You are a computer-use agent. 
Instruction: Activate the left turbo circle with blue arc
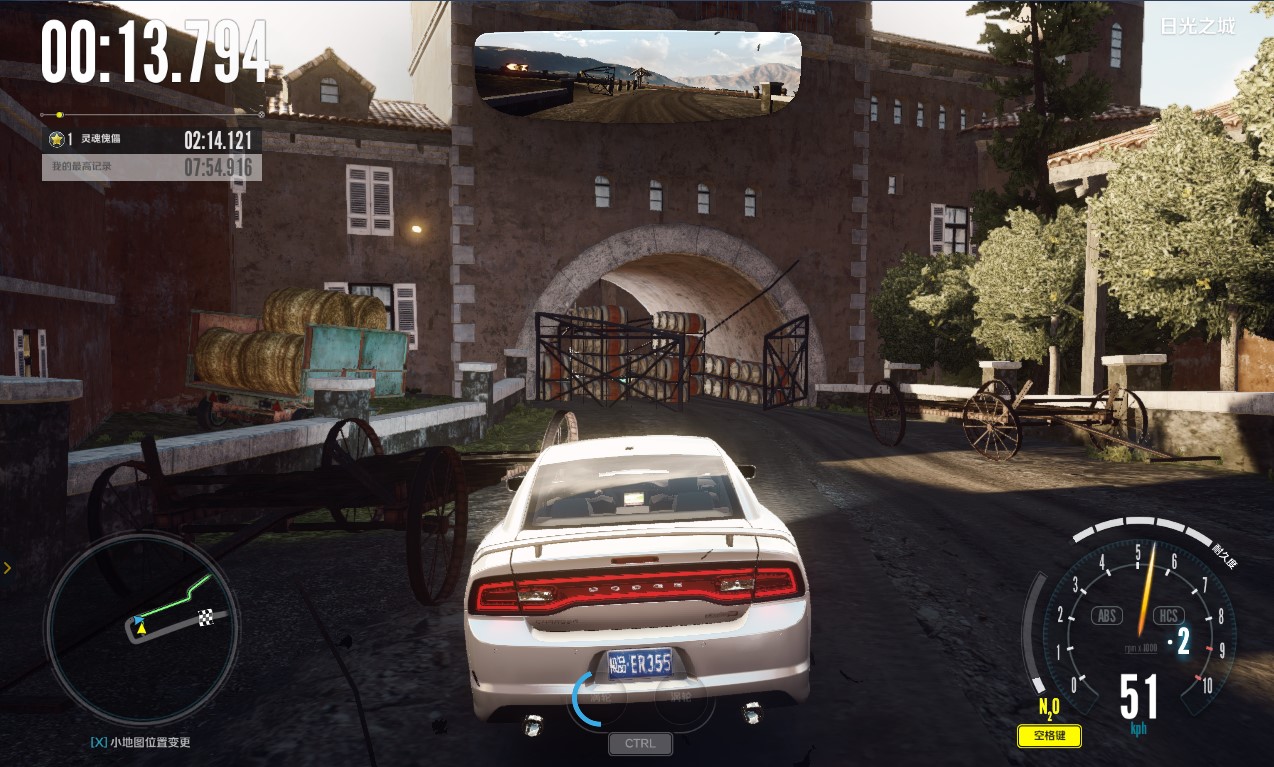(x=596, y=698)
